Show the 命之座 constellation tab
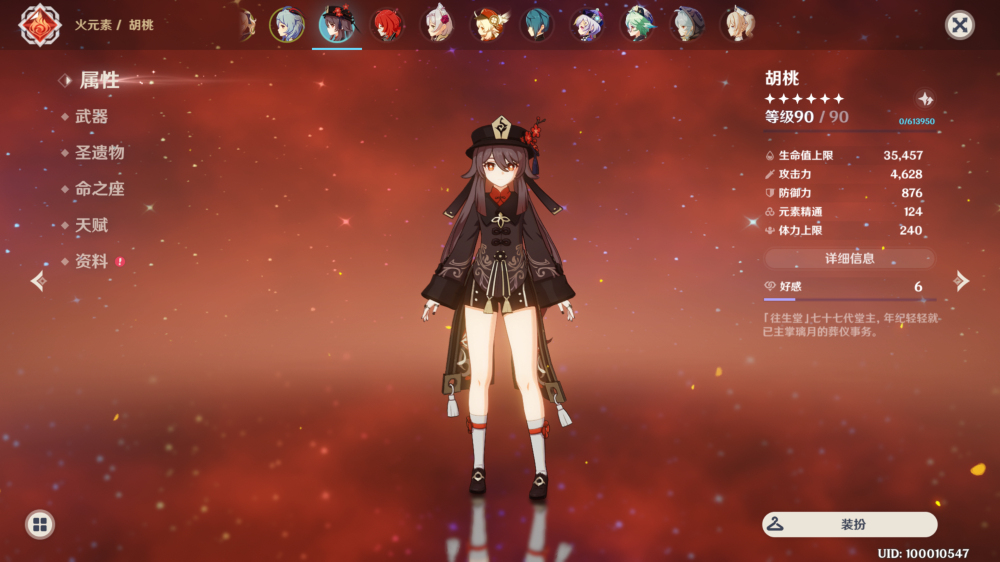This screenshot has width=1000, height=562. (99, 189)
